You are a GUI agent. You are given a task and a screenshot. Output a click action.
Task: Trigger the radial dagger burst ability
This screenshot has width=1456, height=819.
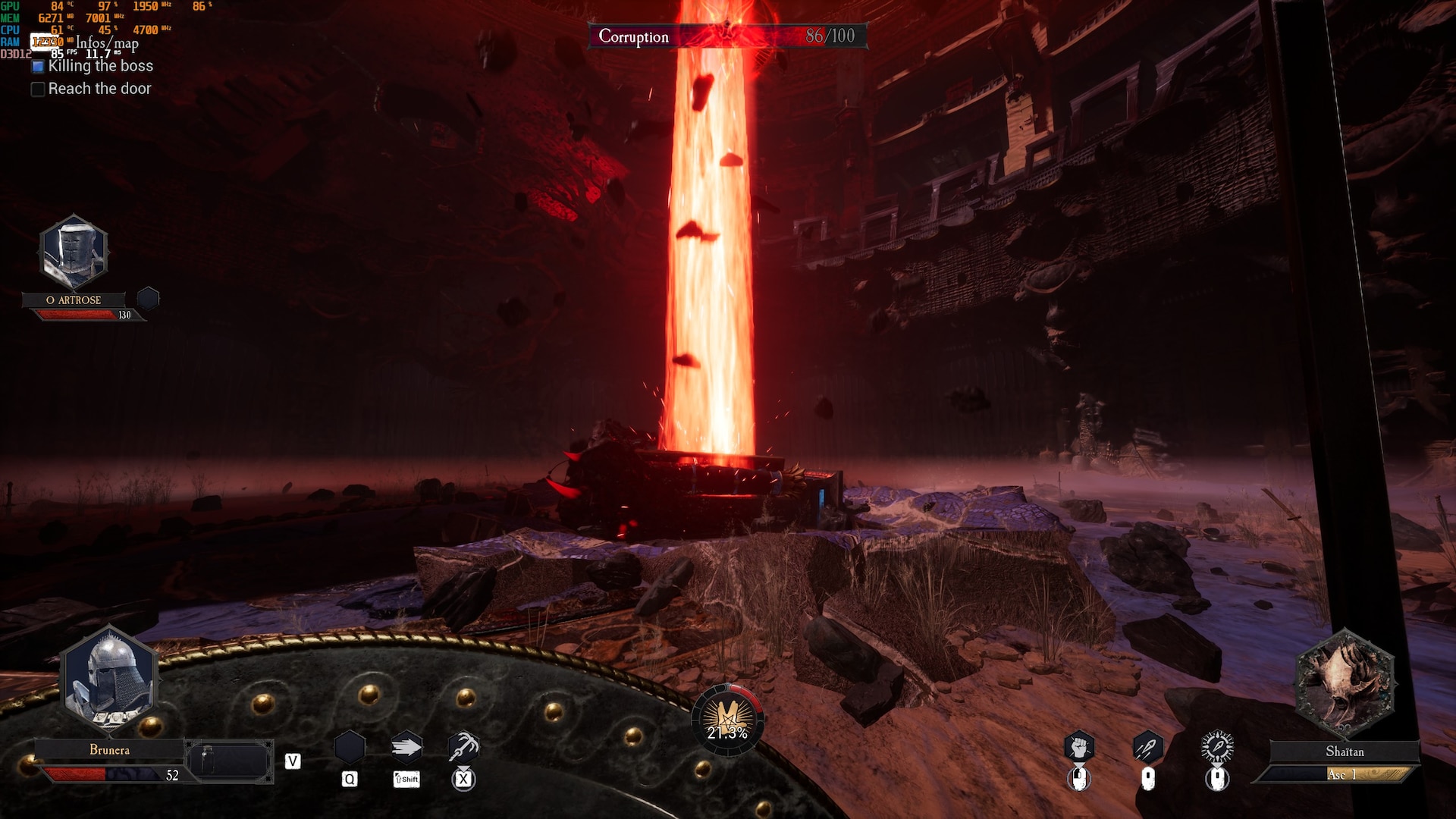(x=1217, y=748)
